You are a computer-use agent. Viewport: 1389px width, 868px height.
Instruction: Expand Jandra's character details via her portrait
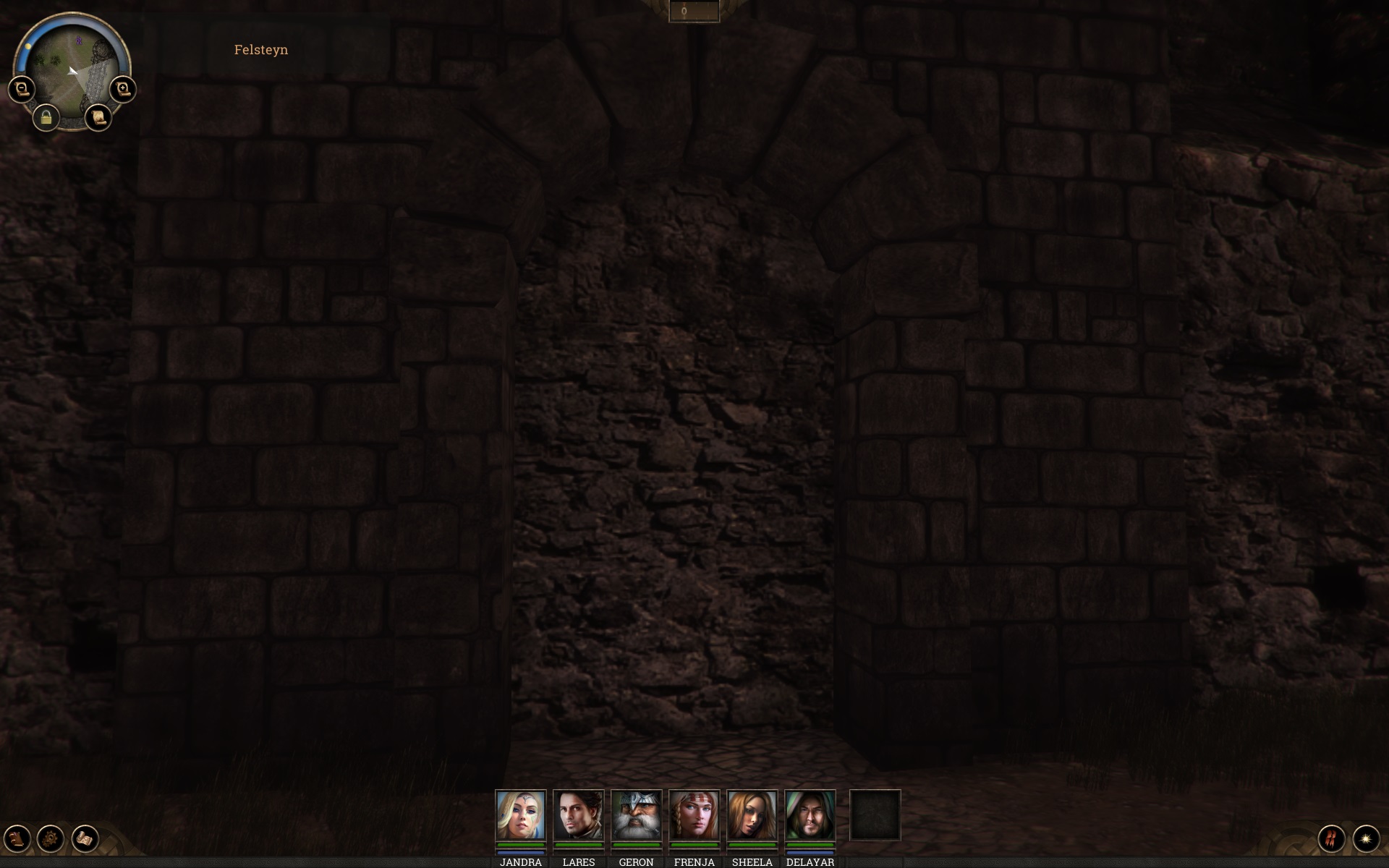(x=520, y=816)
